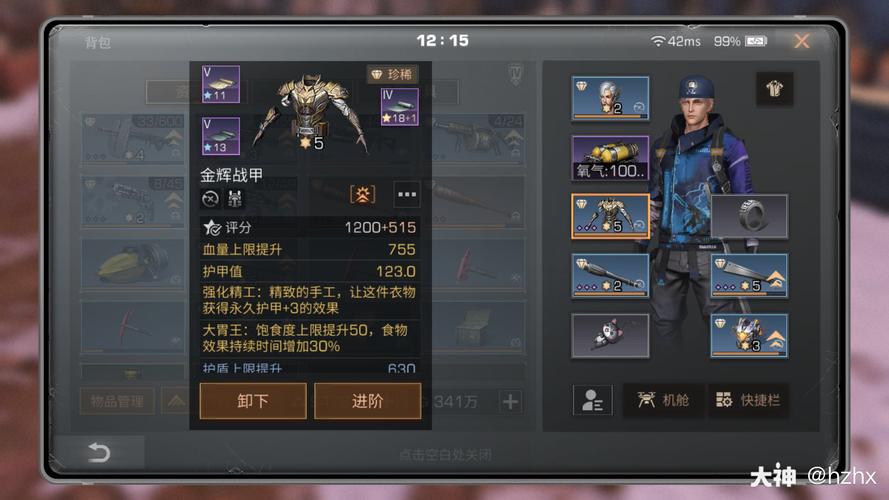
Task: Open the 快捷栏 quick bar settings
Action: pos(749,400)
